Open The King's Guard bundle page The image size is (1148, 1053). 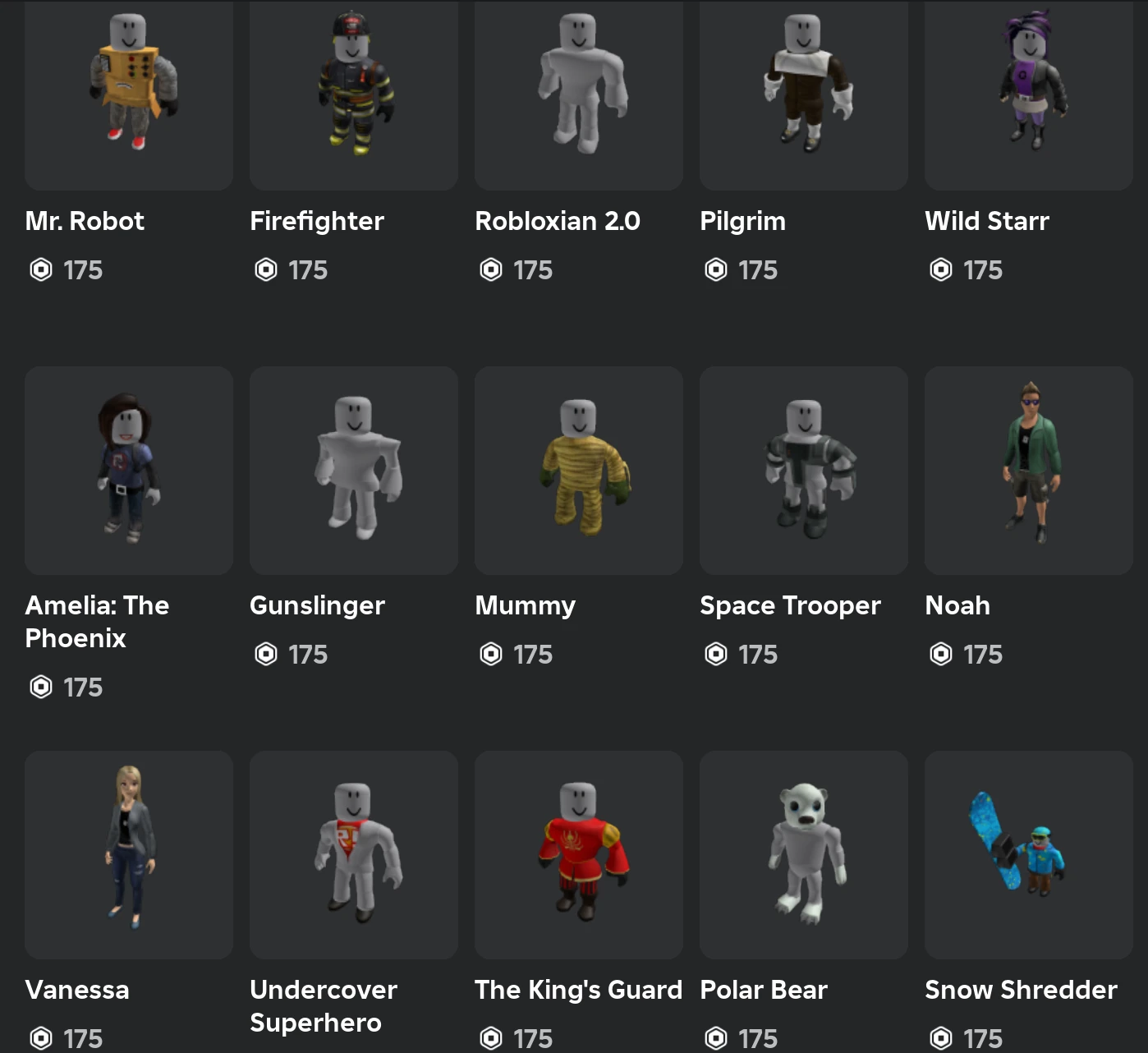(x=577, y=990)
